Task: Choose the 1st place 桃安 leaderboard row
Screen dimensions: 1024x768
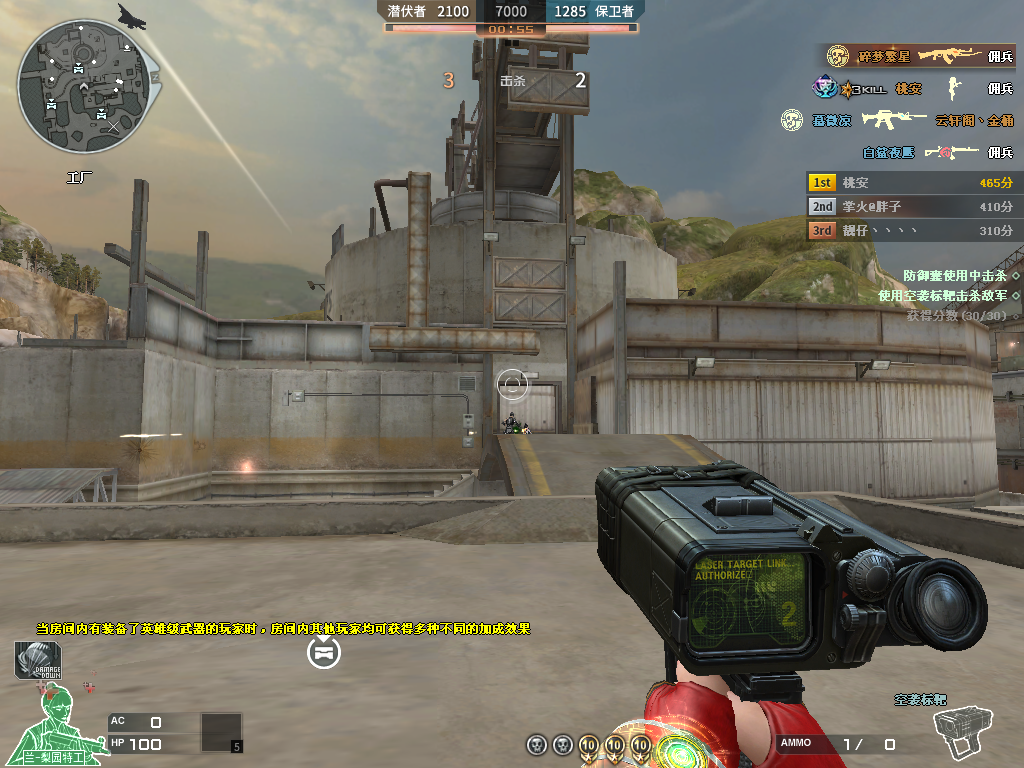Action: pos(912,183)
